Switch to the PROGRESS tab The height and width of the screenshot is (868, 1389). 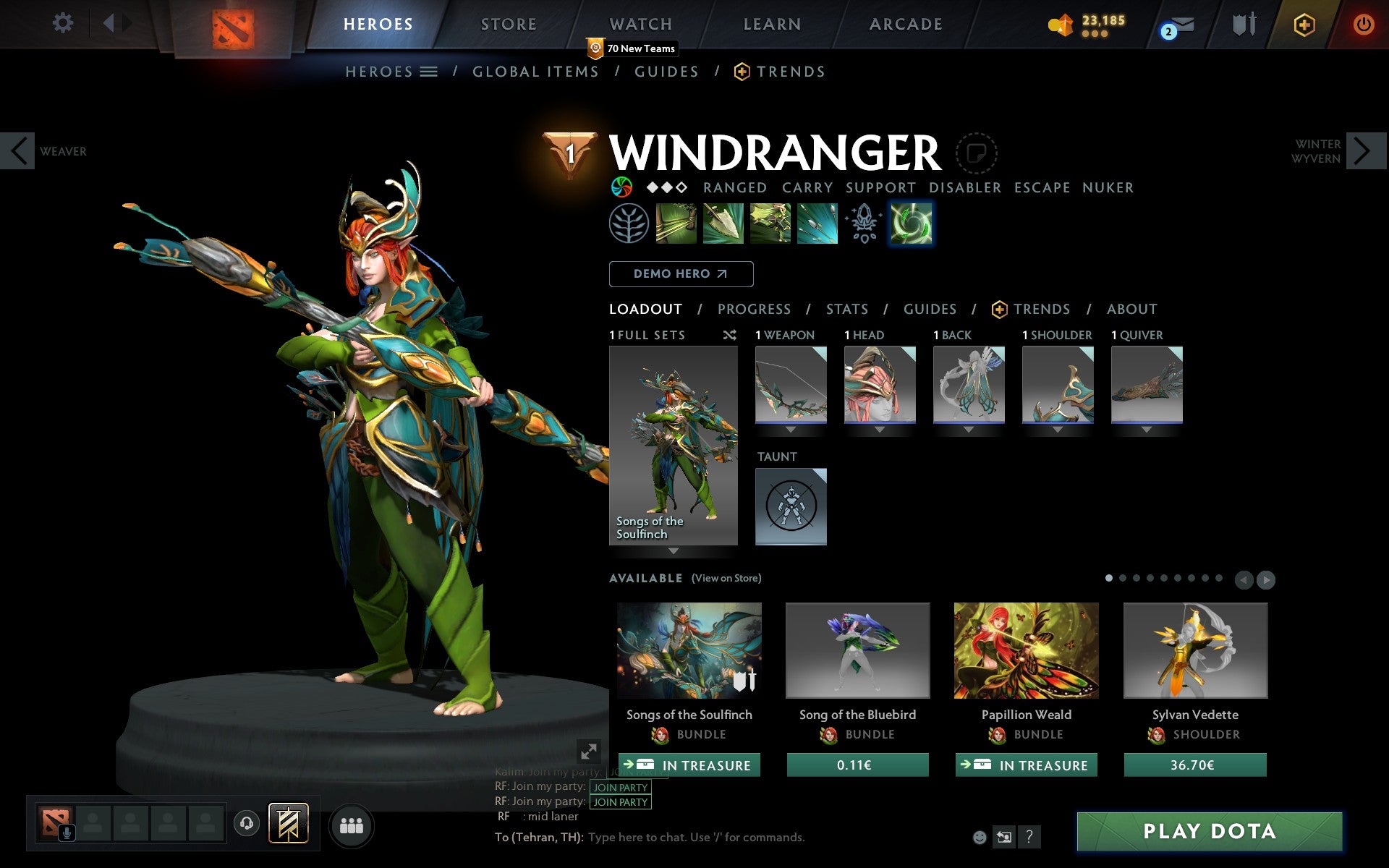[x=754, y=309]
